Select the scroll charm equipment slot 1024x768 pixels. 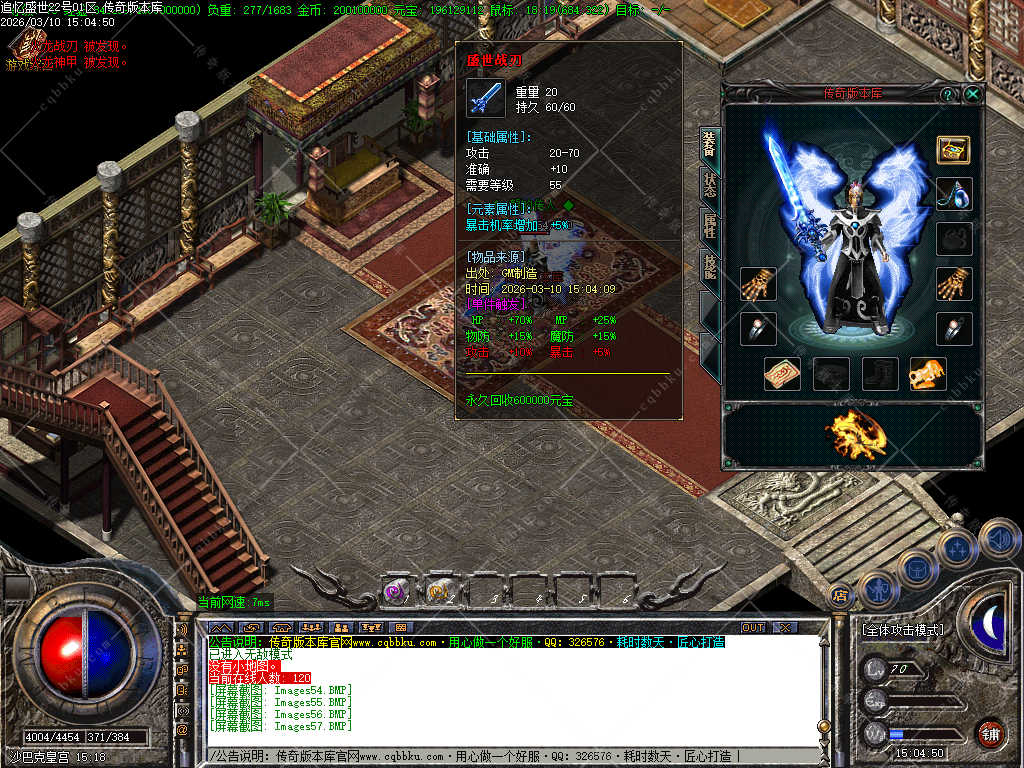[782, 373]
